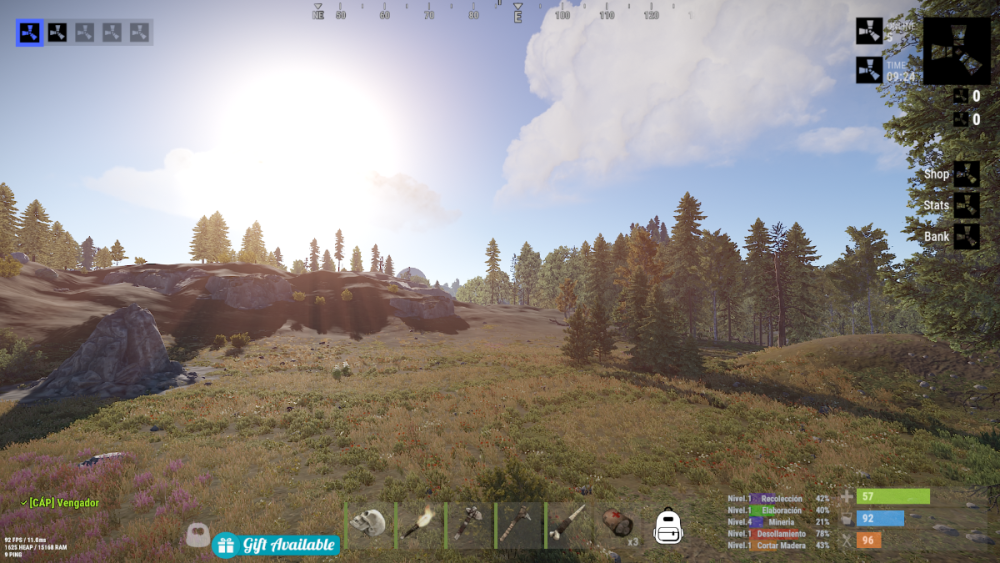Image resolution: width=1000 pixels, height=563 pixels.
Task: Select the lit torch hotbar slot
Action: (x=420, y=524)
